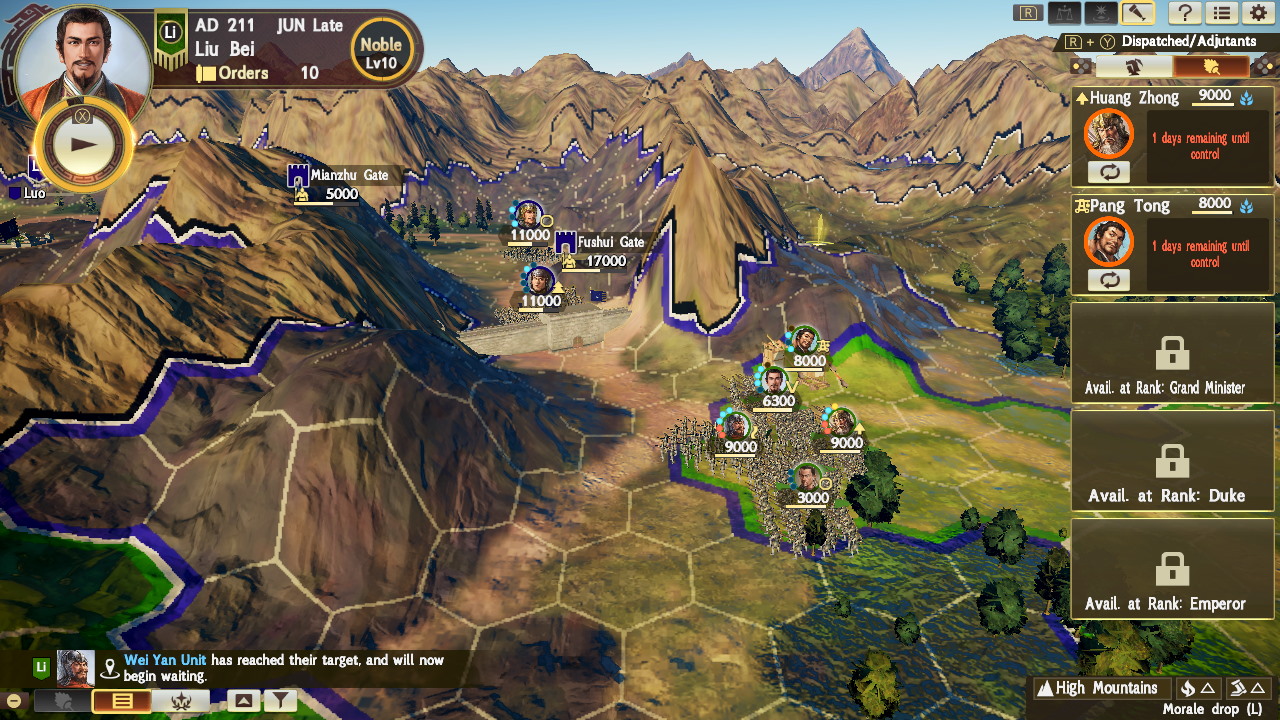The image size is (1280, 720).
Task: Click the question mark help icon
Action: [1186, 14]
